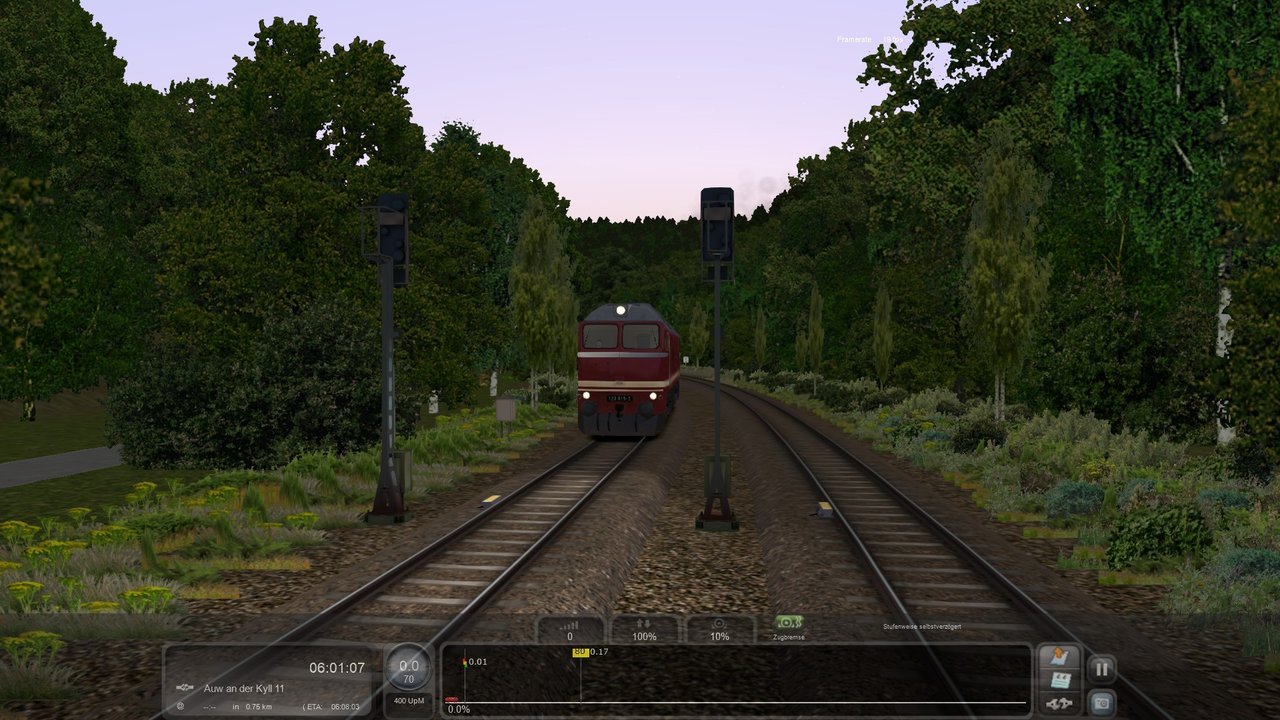Select the reverser control at 100%

[645, 630]
